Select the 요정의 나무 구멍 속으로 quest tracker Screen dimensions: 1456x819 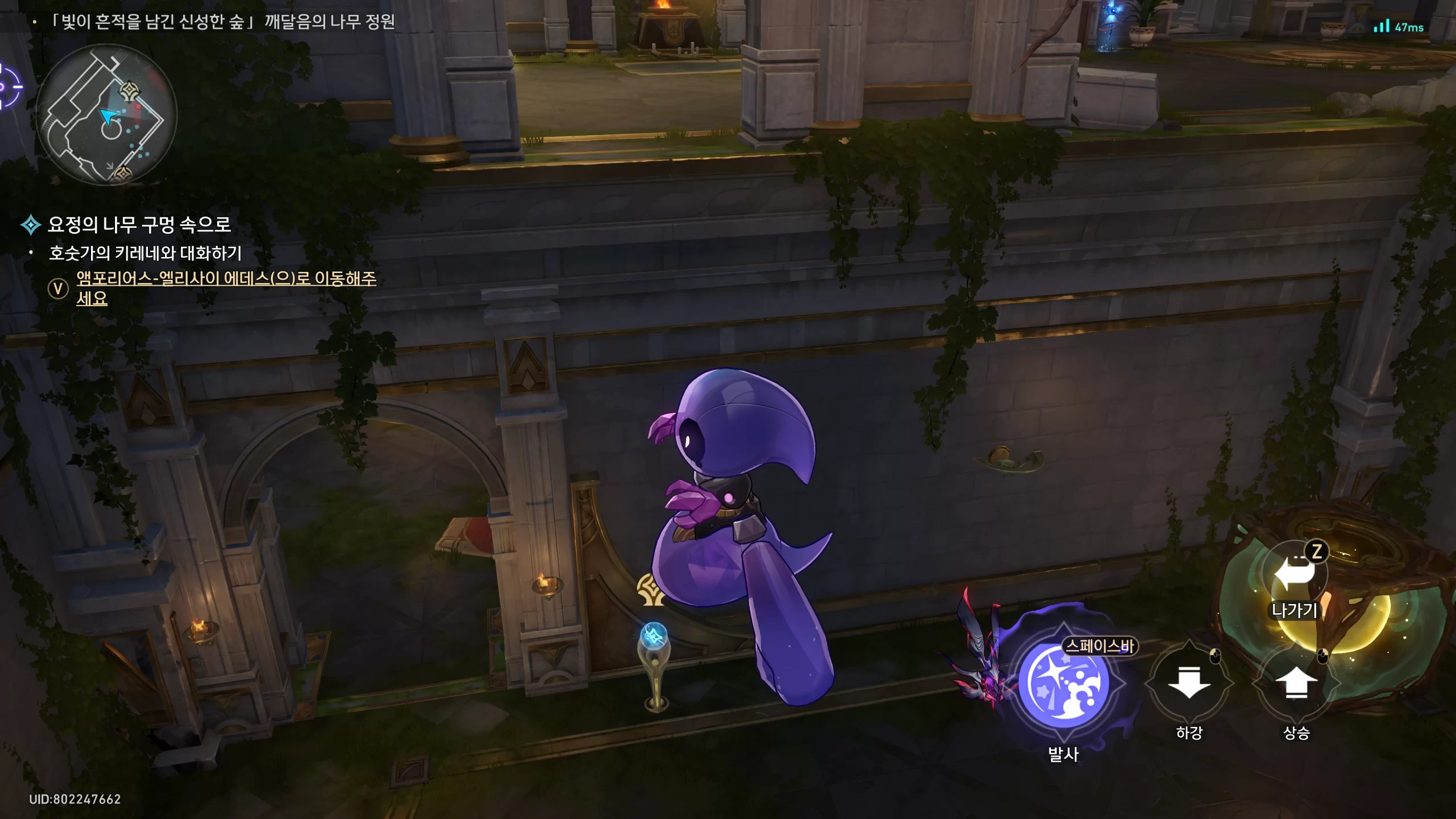(x=139, y=225)
